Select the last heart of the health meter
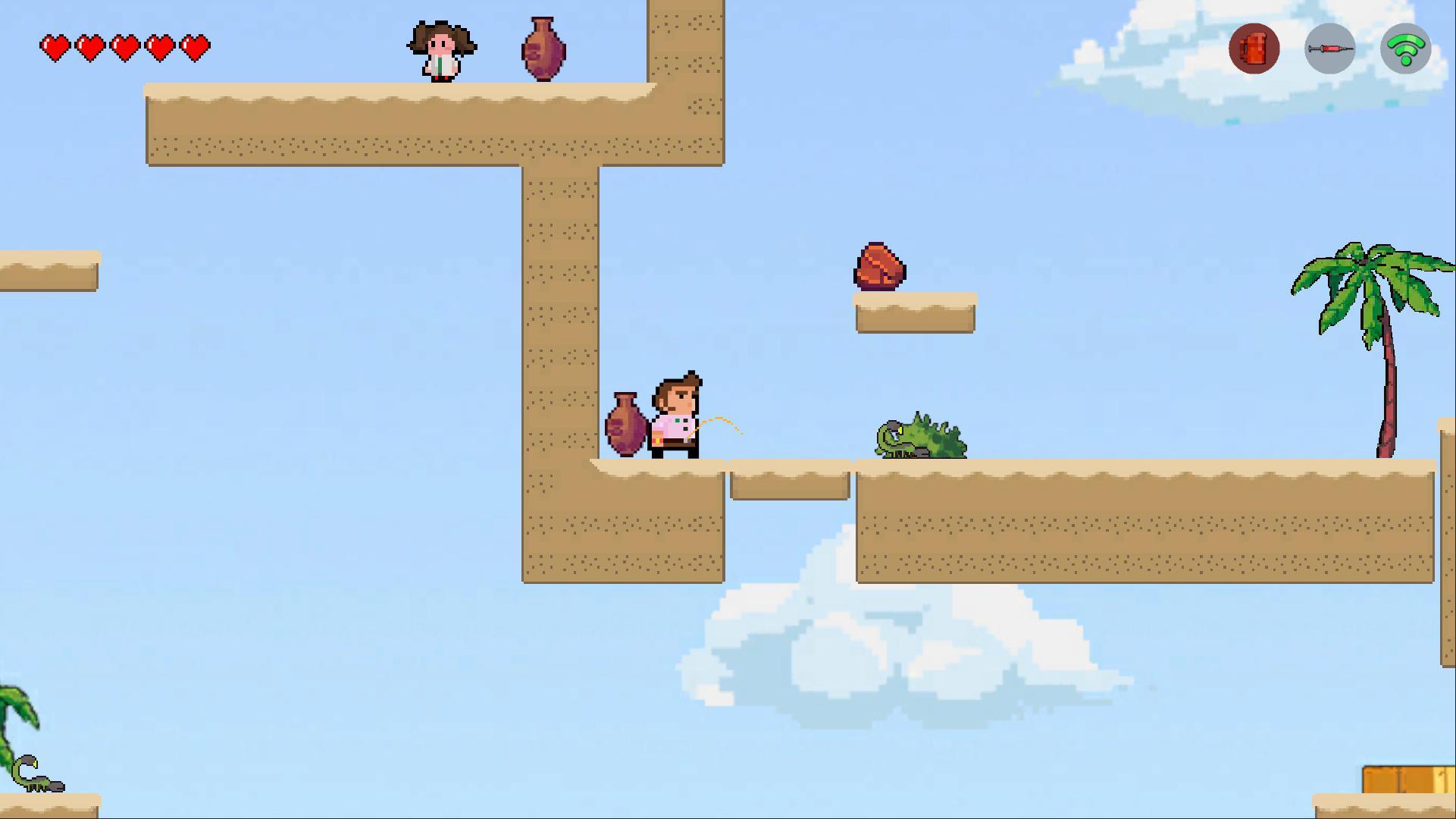Screen dimensions: 1456x819 196,46
